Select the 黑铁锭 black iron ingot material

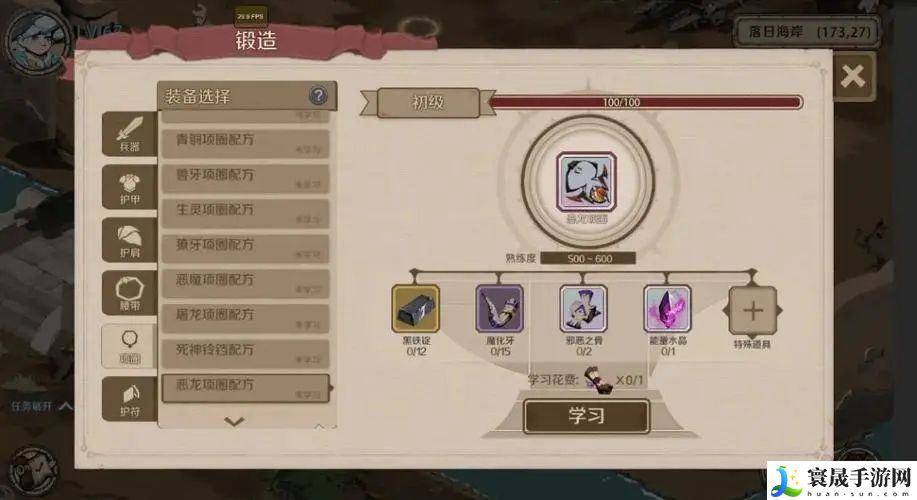(x=415, y=309)
